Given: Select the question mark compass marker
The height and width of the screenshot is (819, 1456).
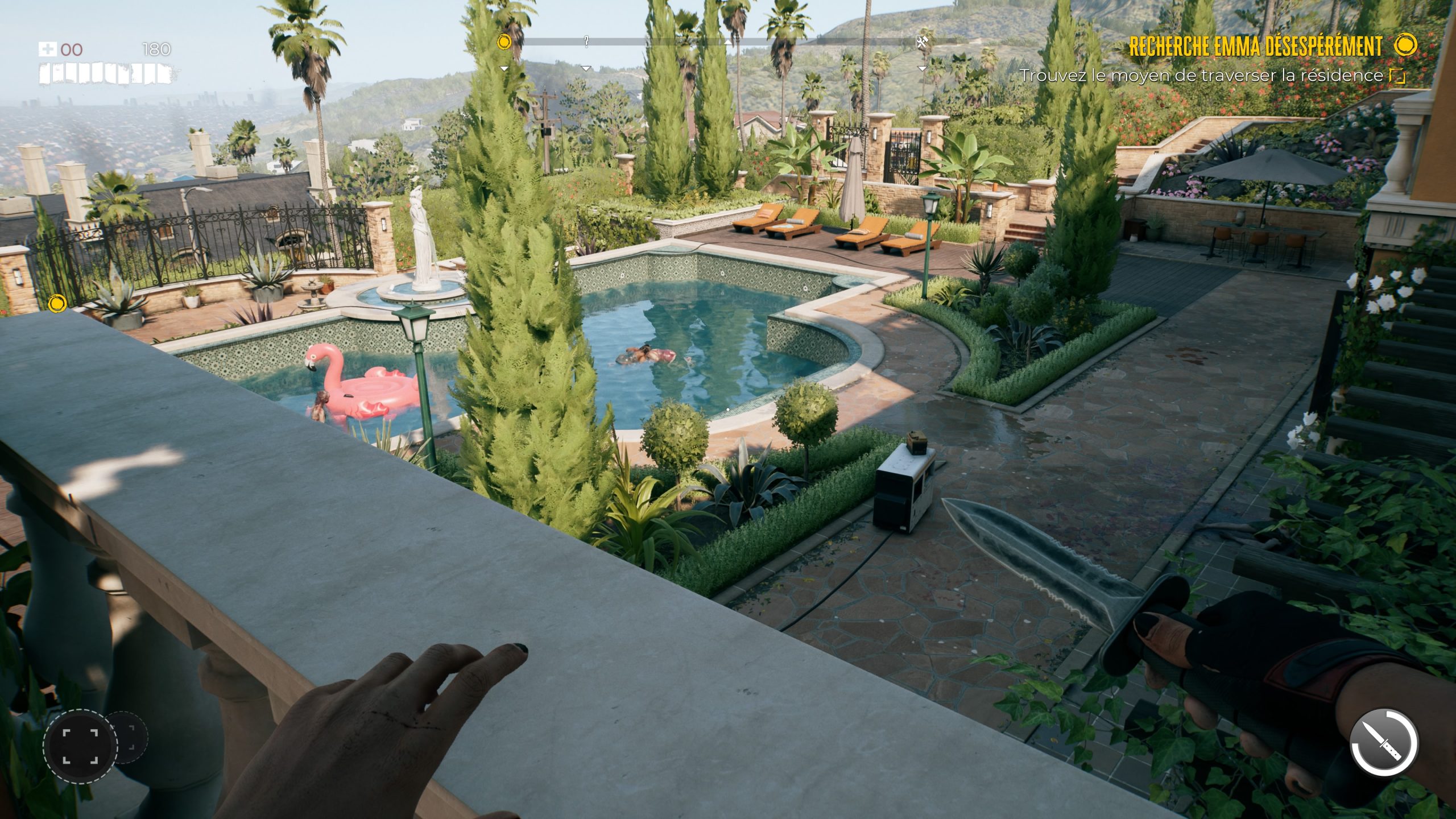Looking at the screenshot, I should pos(586,41).
